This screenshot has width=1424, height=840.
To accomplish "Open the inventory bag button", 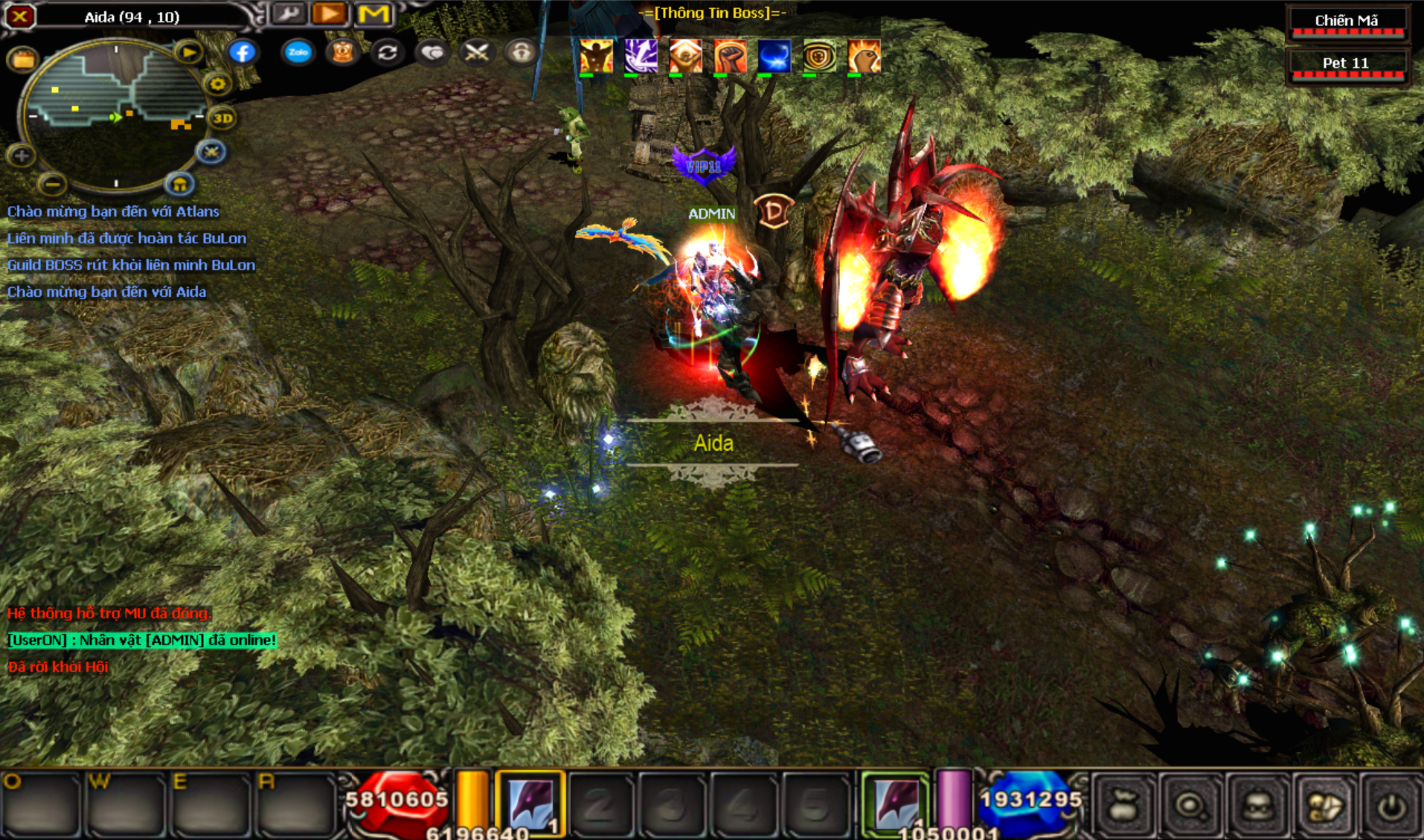I will 1123,805.
